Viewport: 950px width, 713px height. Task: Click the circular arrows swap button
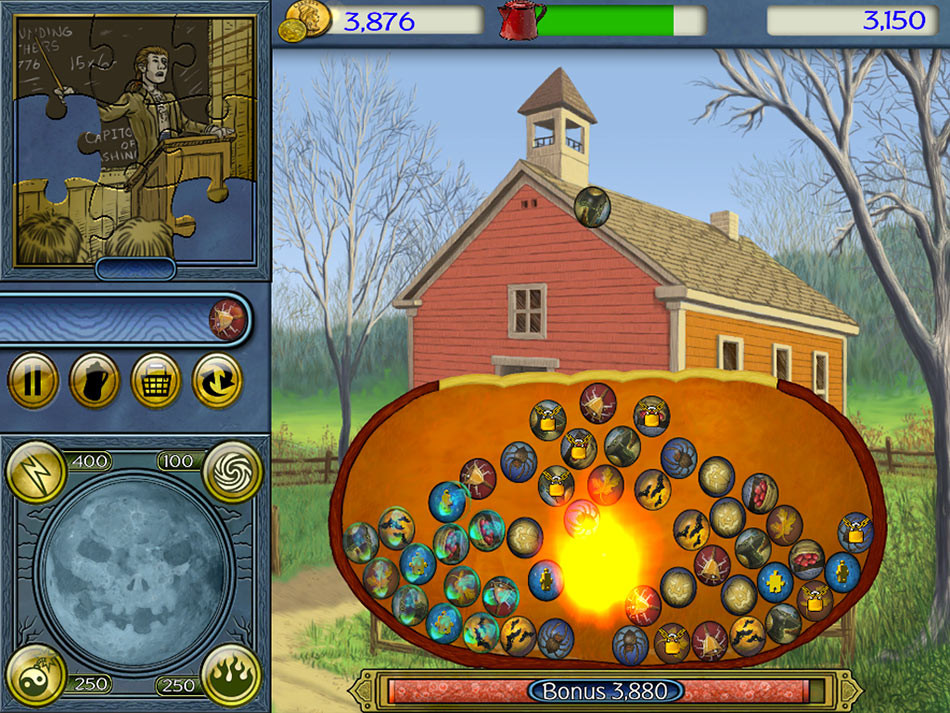click(217, 380)
